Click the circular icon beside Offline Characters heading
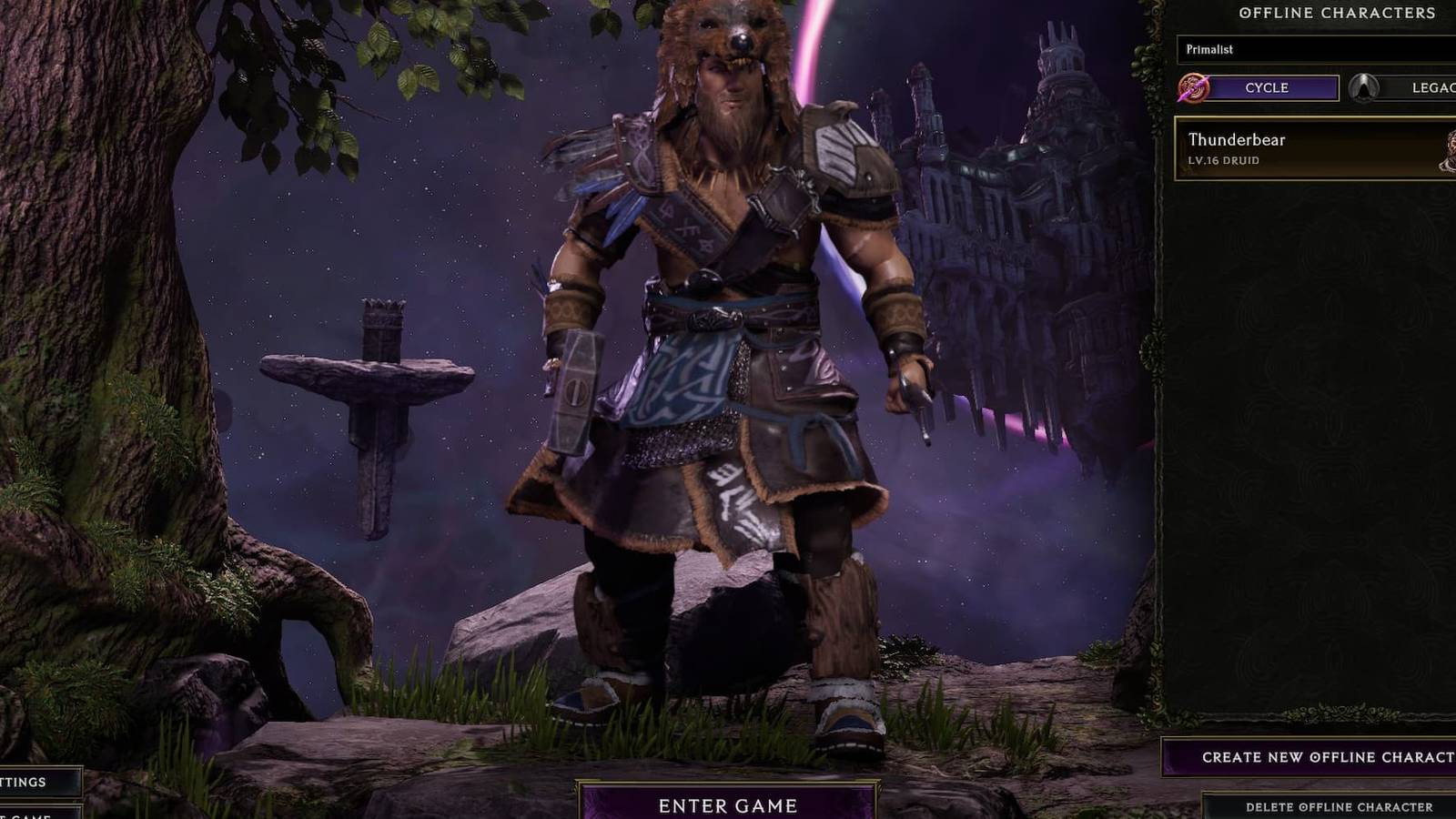This screenshot has width=1456, height=819. [1245, 13]
